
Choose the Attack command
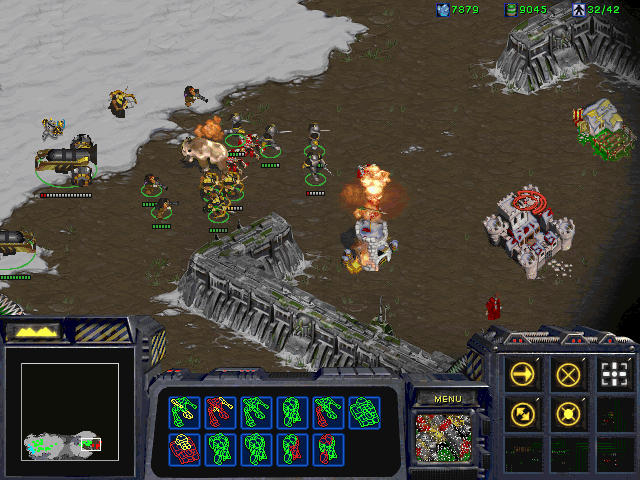coord(615,374)
